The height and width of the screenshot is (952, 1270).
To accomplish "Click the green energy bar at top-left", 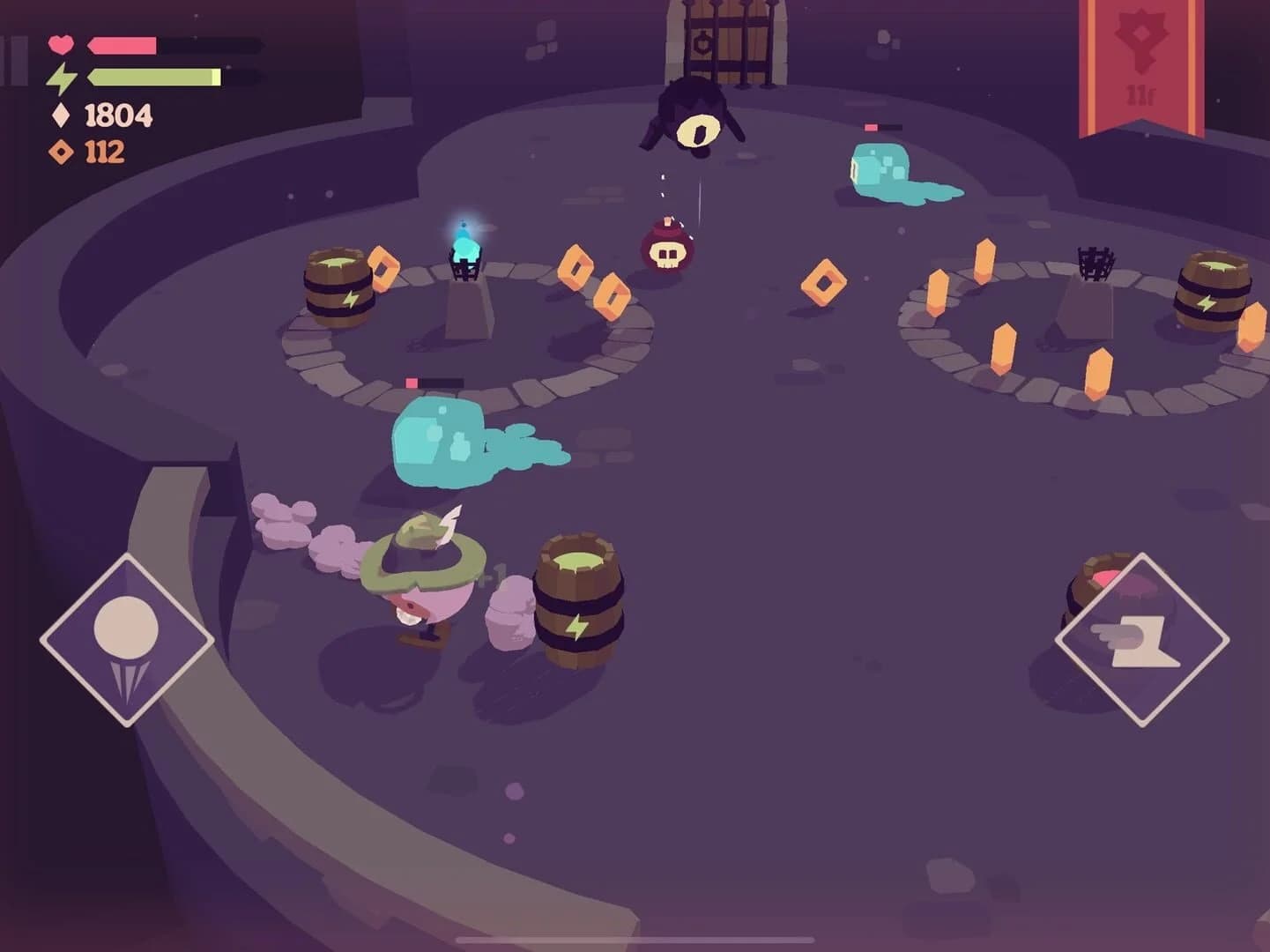I will (154, 78).
